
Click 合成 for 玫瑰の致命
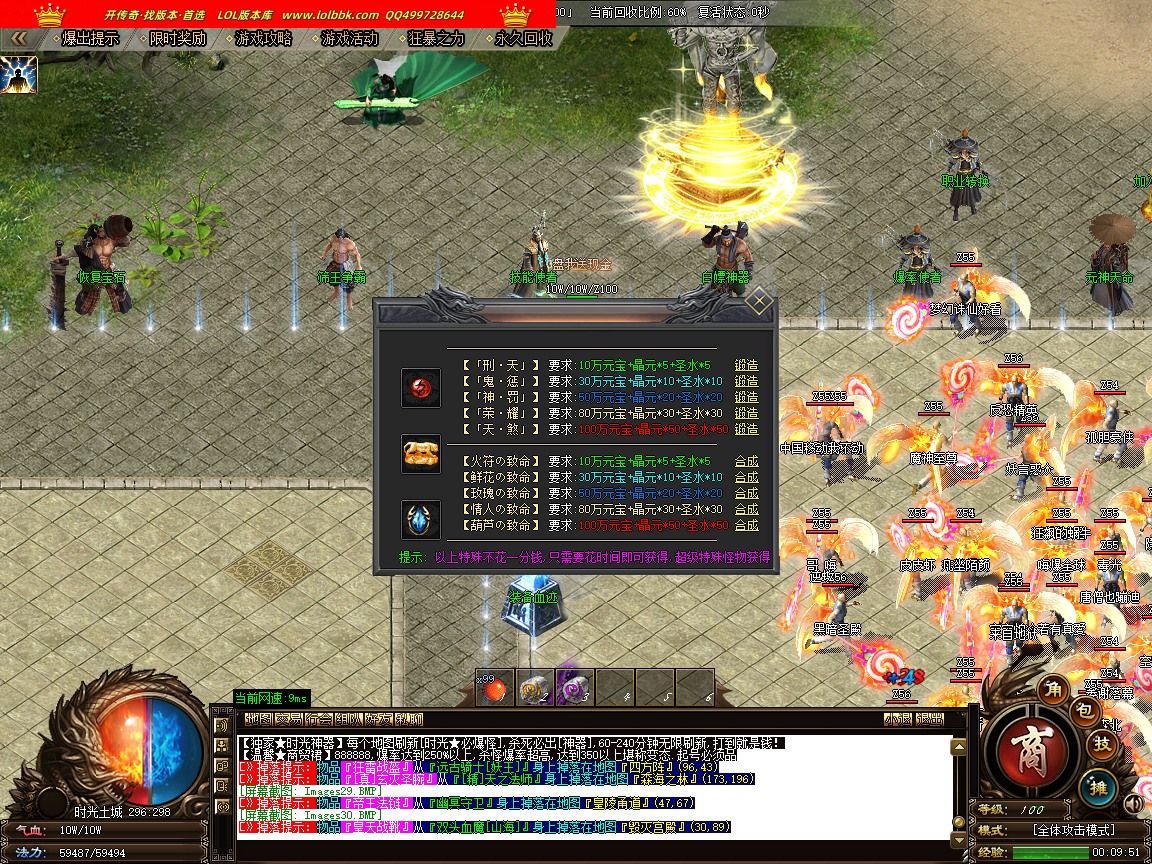tap(746, 494)
